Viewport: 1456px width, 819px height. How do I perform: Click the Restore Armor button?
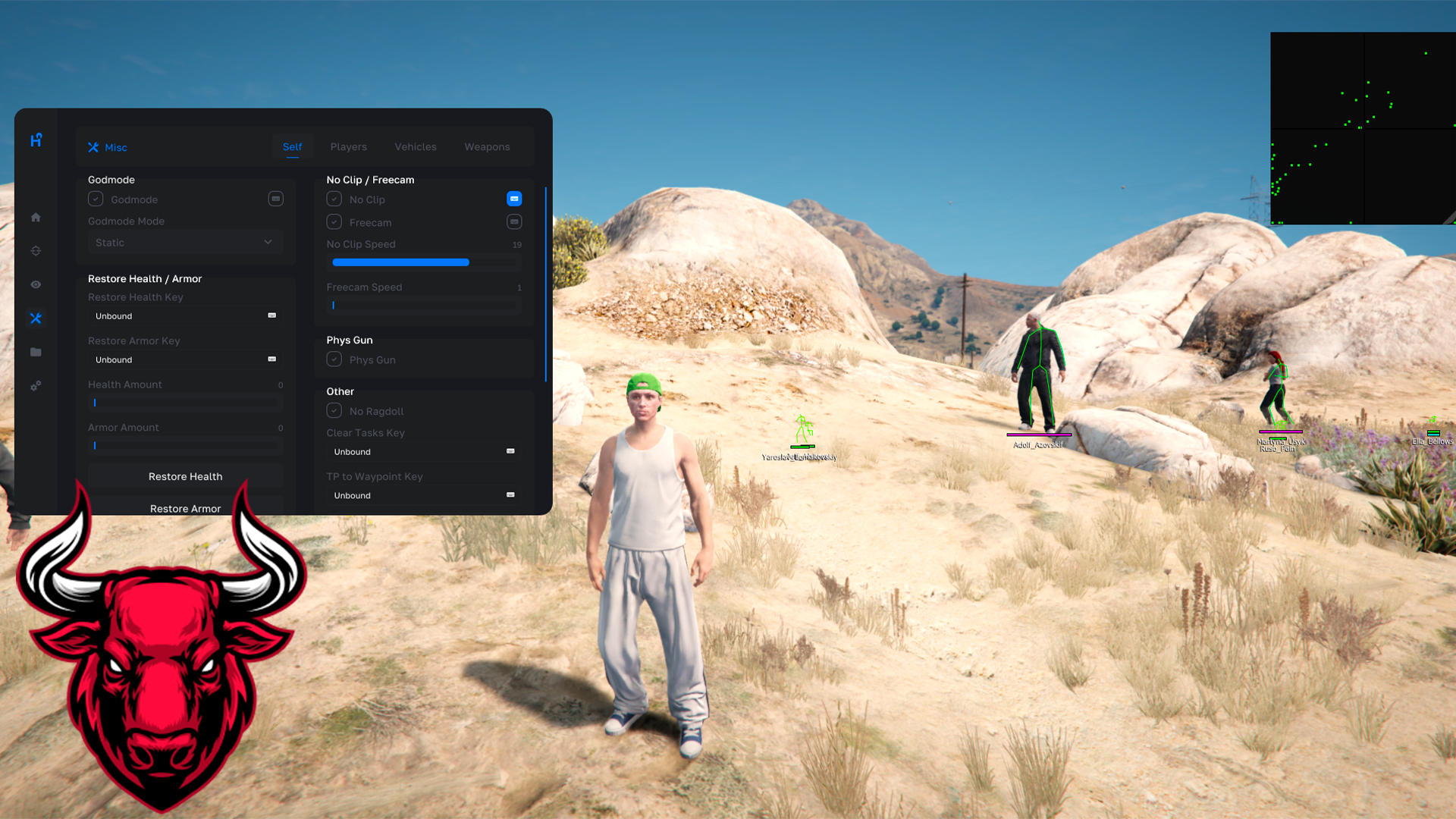pos(185,507)
